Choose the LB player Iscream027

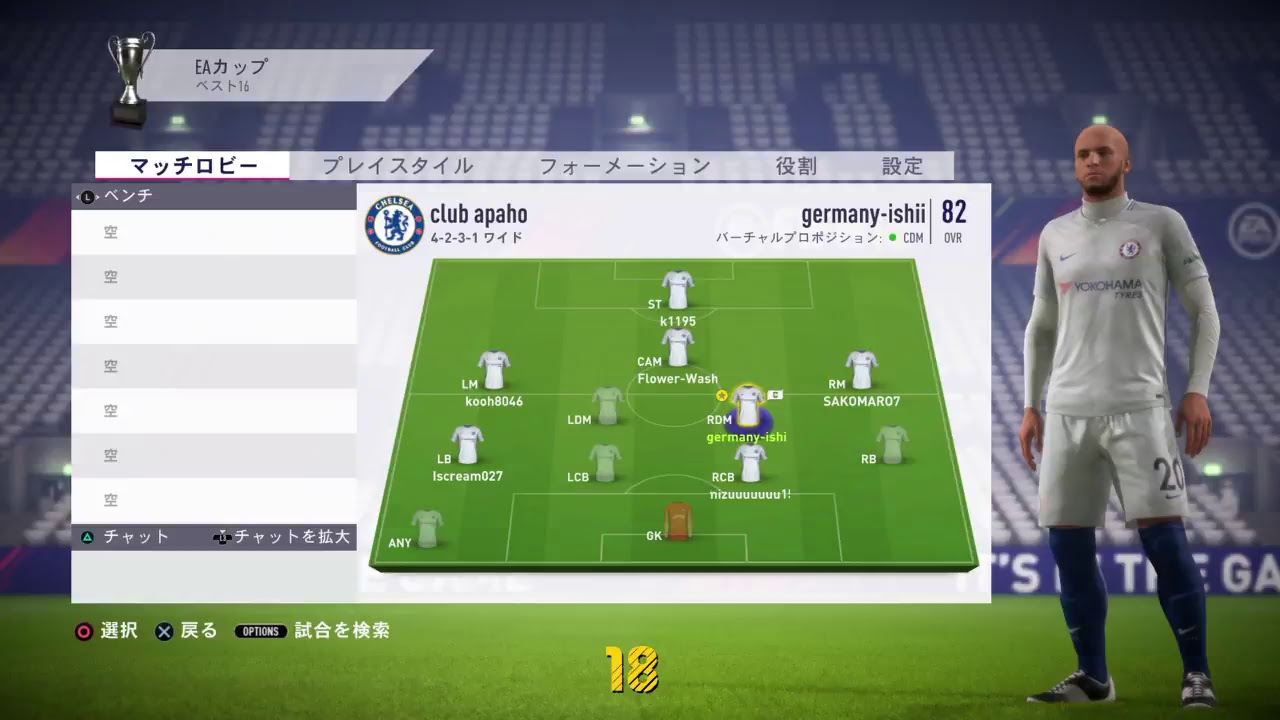467,445
